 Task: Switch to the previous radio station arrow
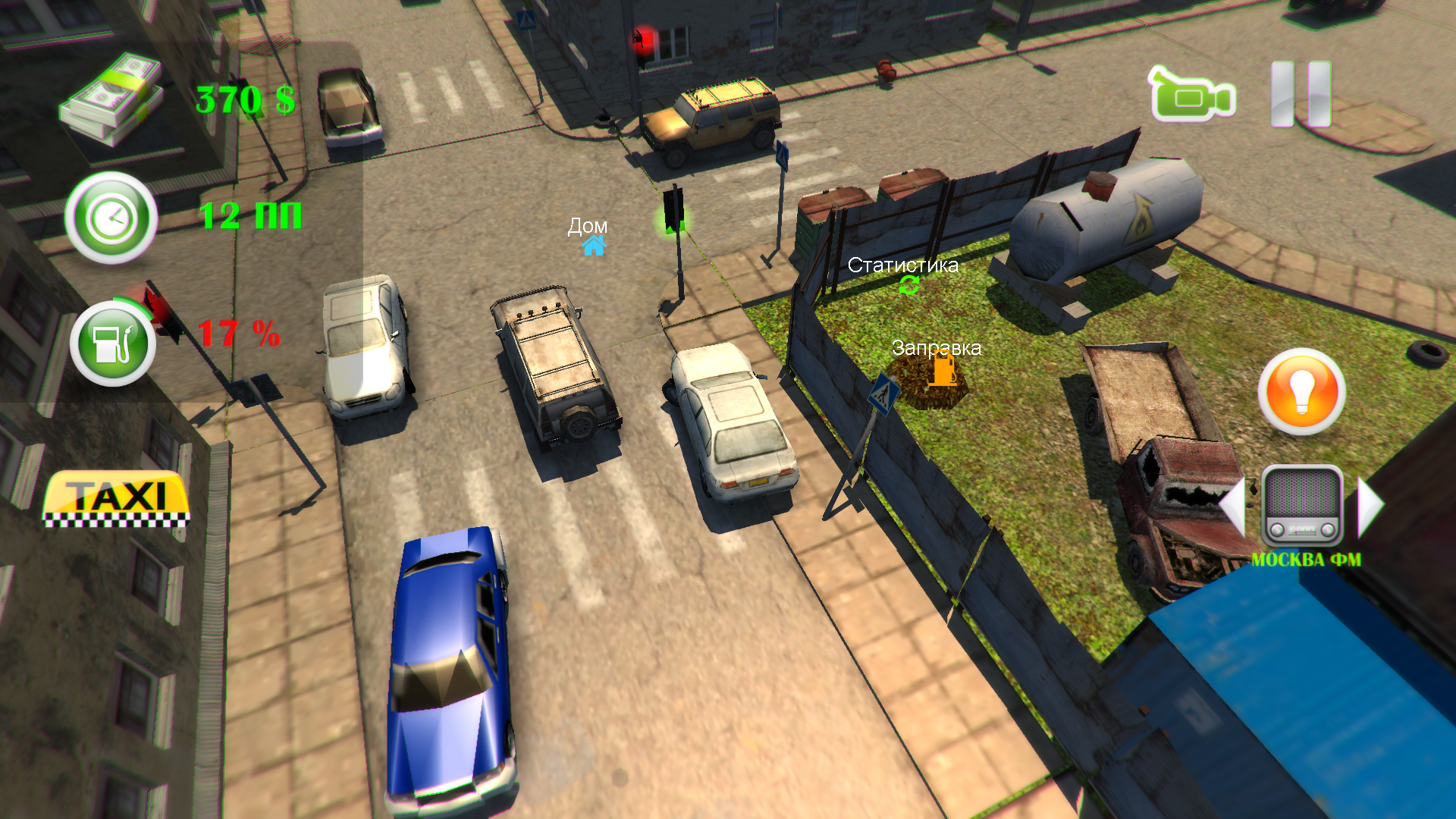tap(1233, 507)
